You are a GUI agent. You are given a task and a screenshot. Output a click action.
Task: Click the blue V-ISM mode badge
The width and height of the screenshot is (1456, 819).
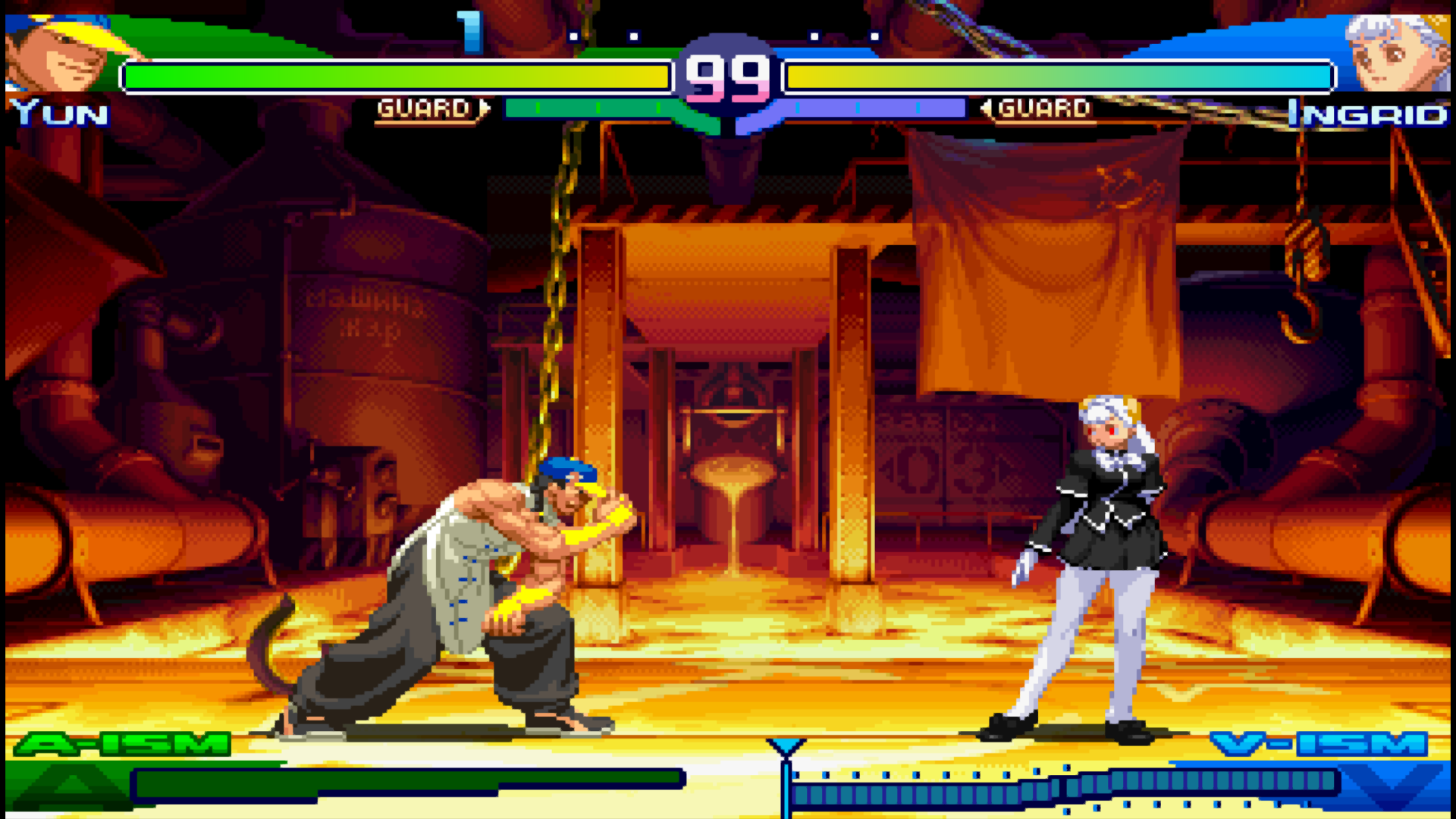coord(1318,744)
